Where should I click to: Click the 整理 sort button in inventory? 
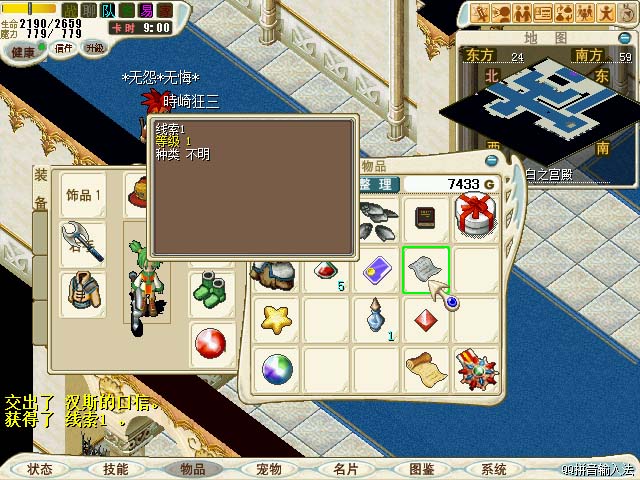[x=379, y=184]
